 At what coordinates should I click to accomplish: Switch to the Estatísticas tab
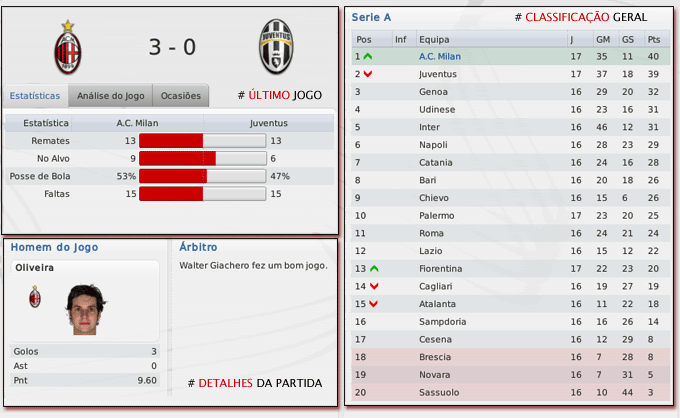36,96
